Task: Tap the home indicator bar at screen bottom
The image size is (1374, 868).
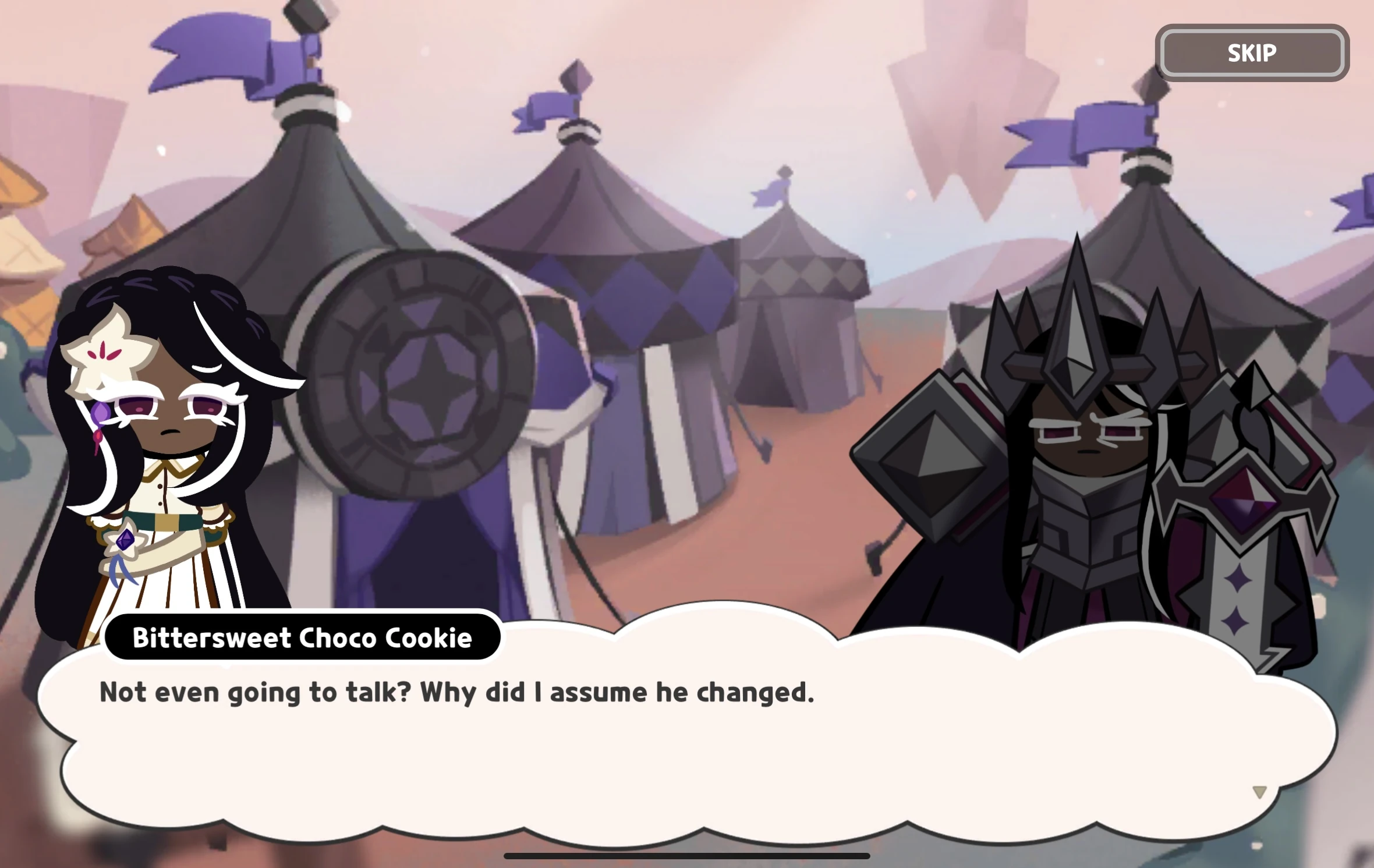Action: (x=687, y=855)
